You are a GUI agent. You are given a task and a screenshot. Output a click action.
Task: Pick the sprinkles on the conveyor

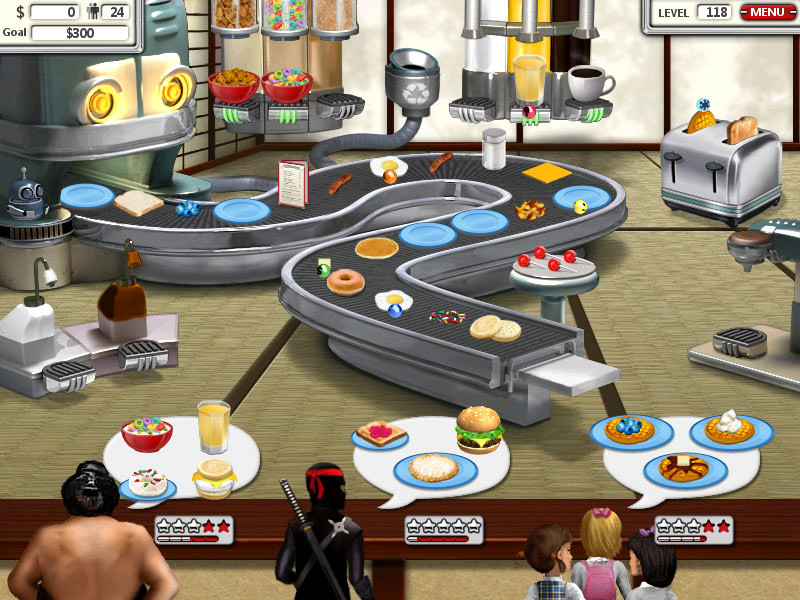[445, 317]
